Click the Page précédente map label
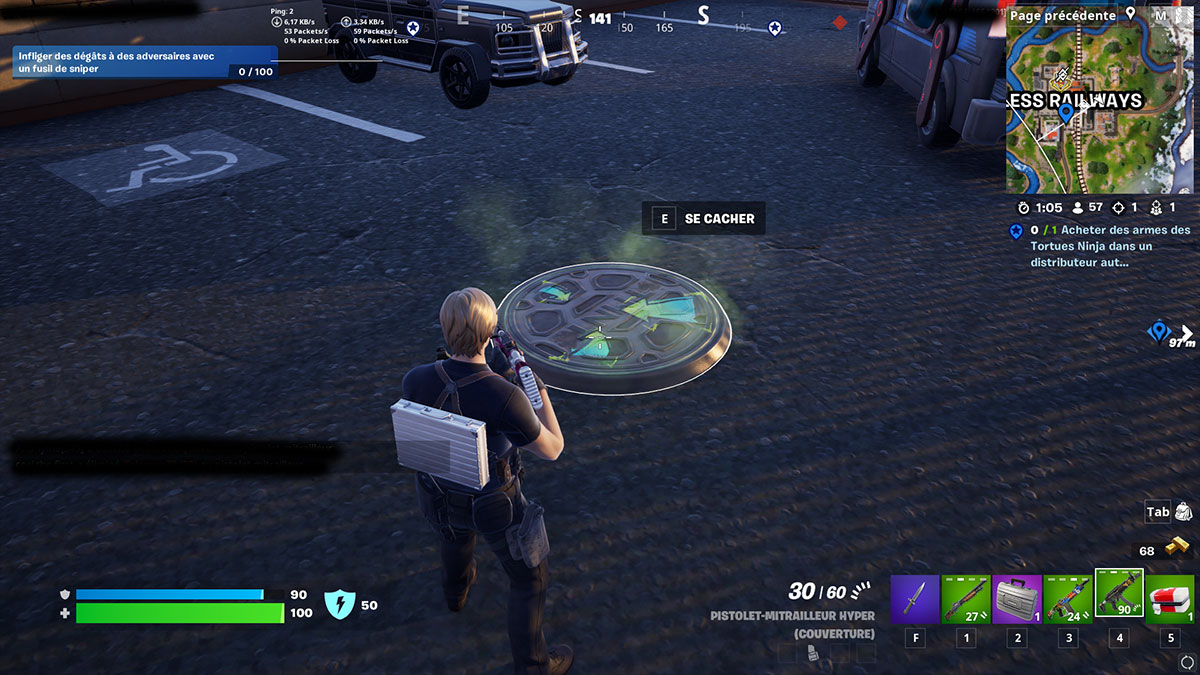Viewport: 1200px width, 675px height. (1062, 15)
